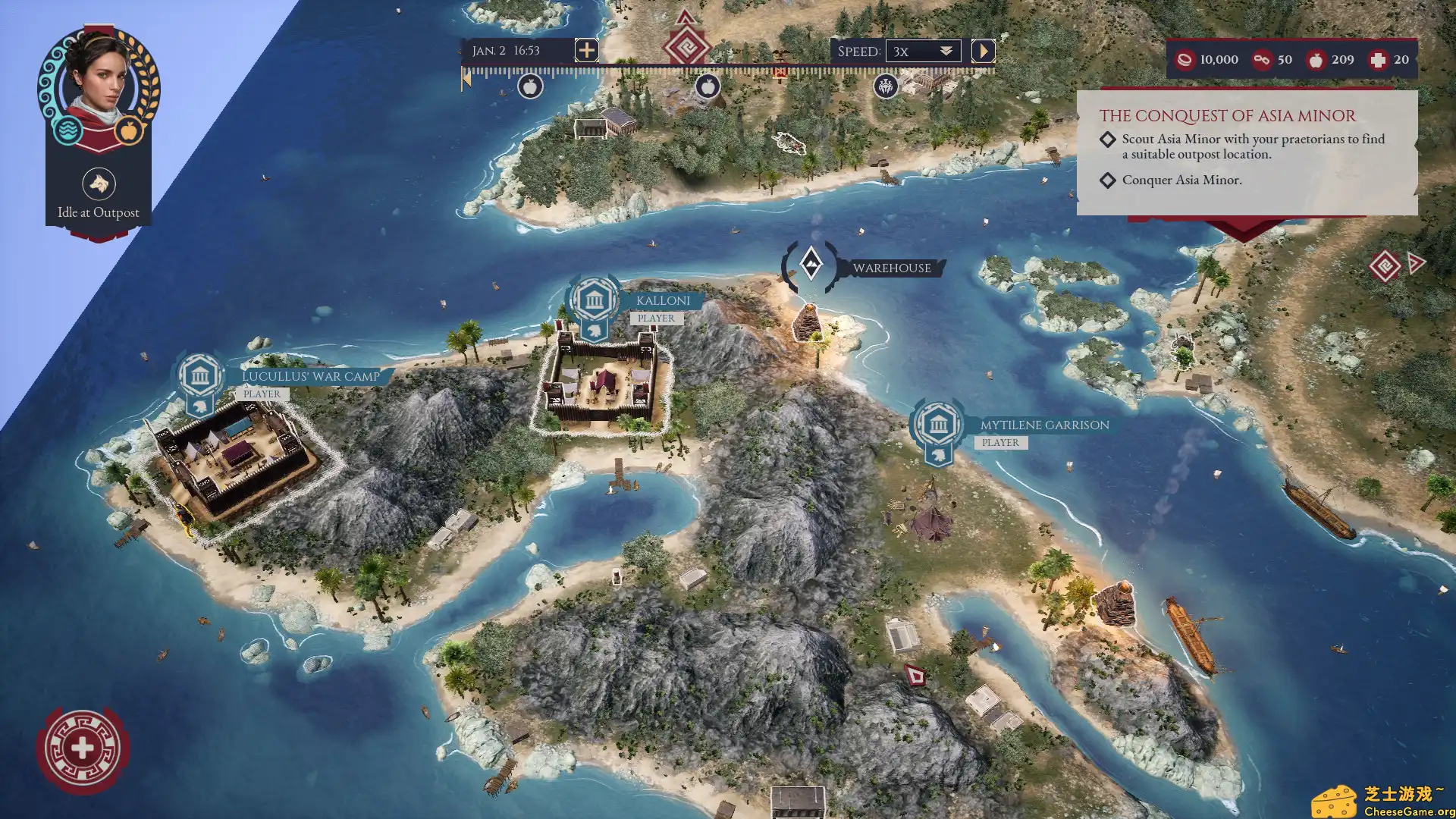
Task: Click the medical cross icon showing 20
Action: point(1380,59)
